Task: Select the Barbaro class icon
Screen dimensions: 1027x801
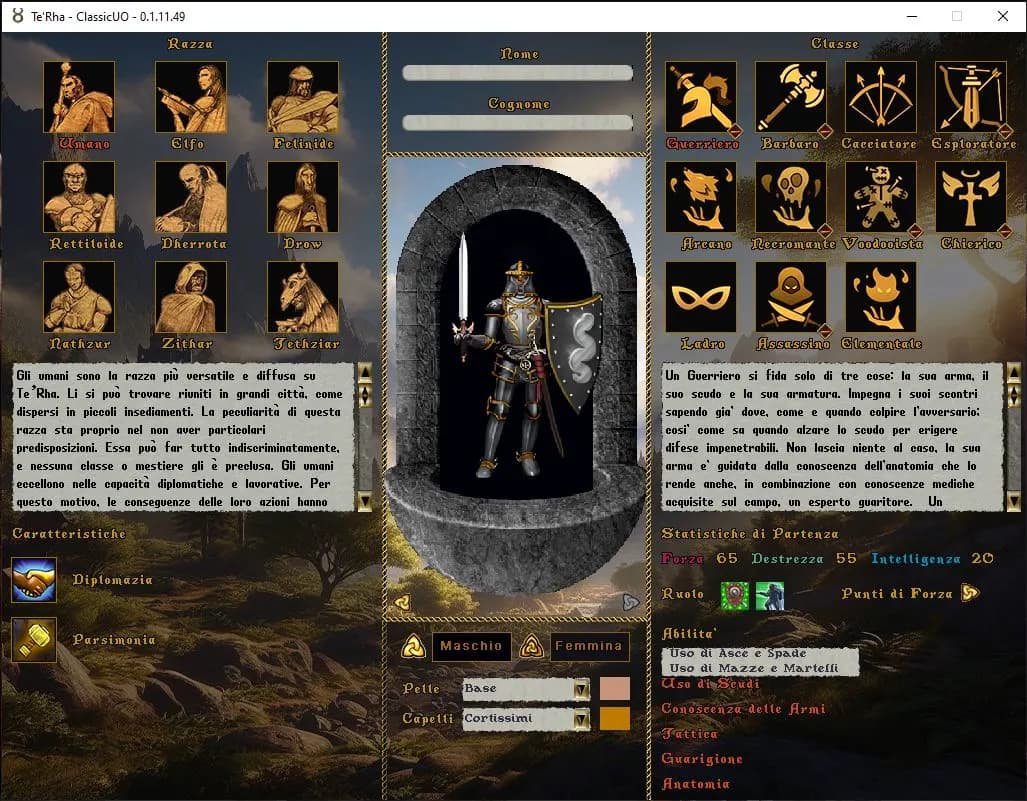Action: coord(790,97)
